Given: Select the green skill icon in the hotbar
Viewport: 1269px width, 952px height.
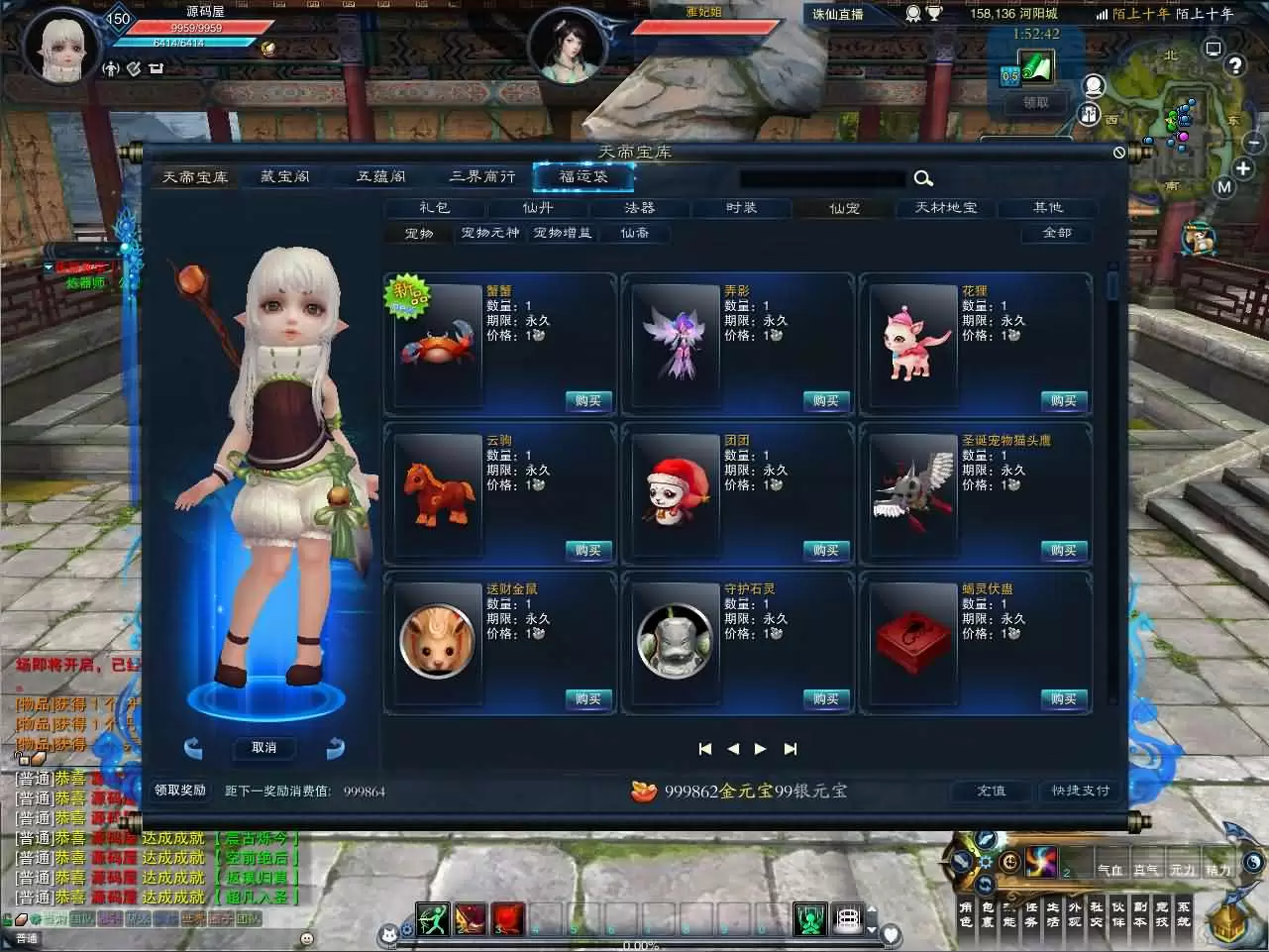Looking at the screenshot, I should (x=432, y=918).
